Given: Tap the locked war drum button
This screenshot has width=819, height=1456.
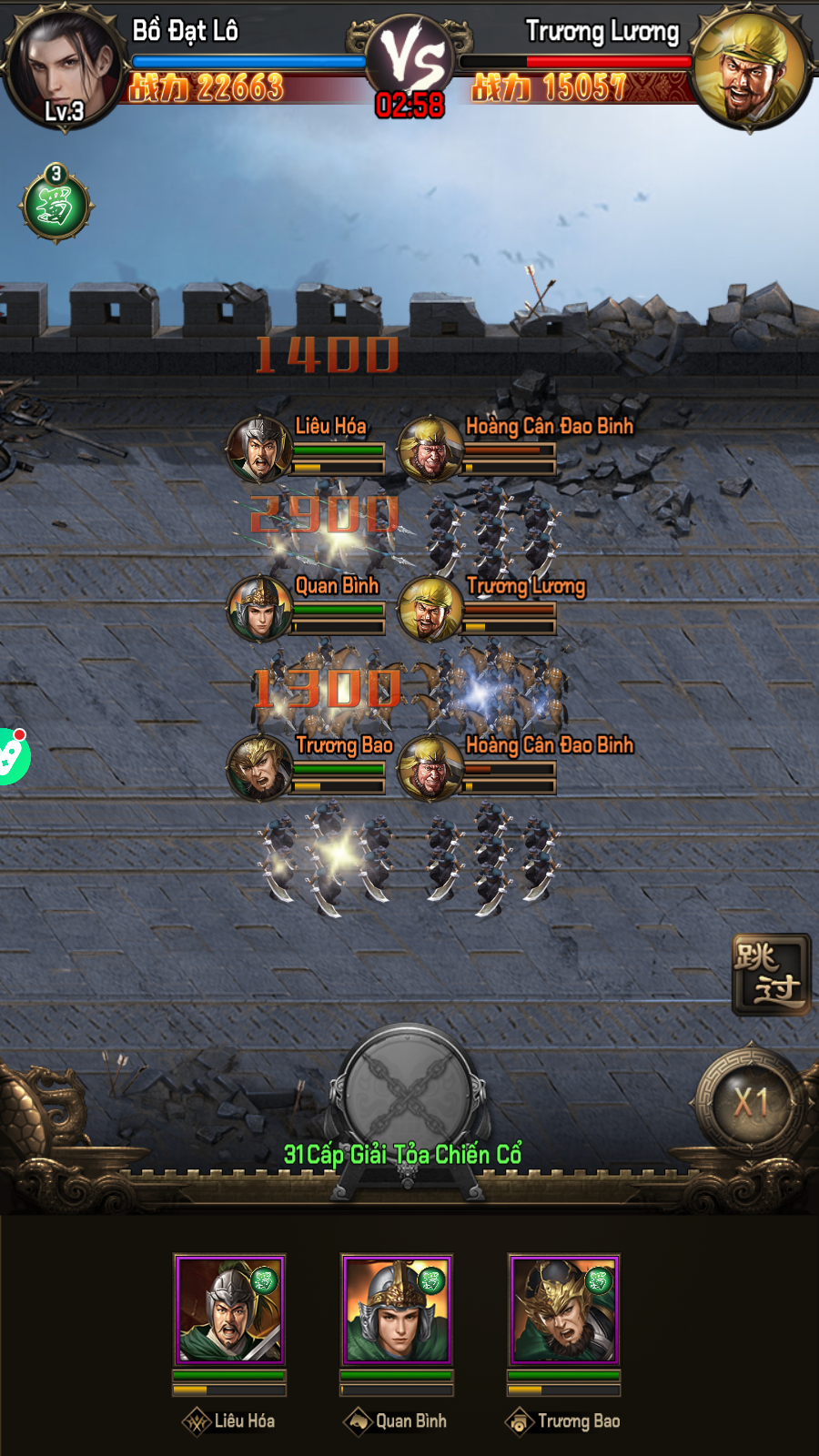Looking at the screenshot, I should [x=409, y=1092].
